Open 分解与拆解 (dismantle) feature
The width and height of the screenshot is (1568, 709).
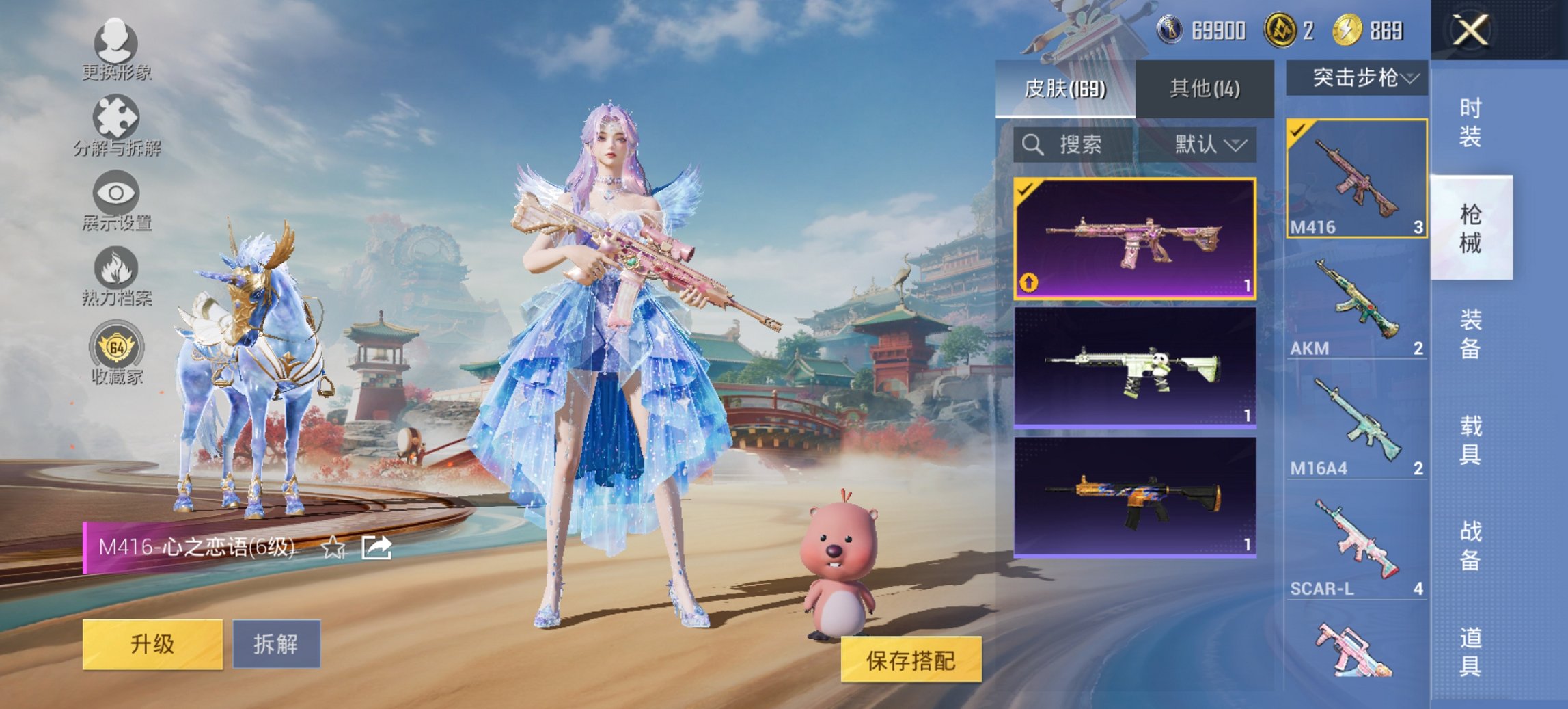click(118, 123)
